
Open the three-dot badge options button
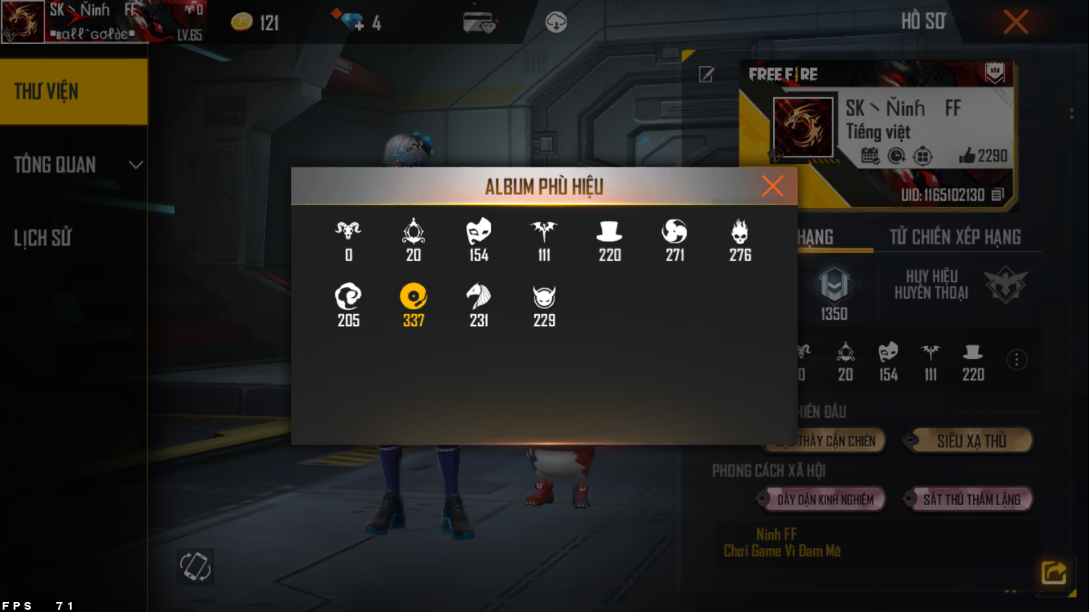coord(1017,360)
